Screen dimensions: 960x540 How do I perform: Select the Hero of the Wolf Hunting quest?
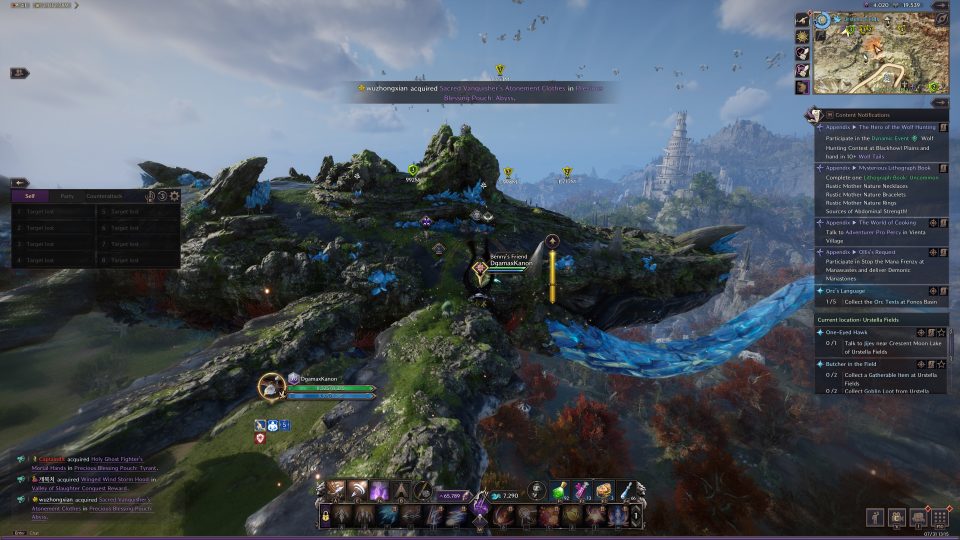point(880,127)
